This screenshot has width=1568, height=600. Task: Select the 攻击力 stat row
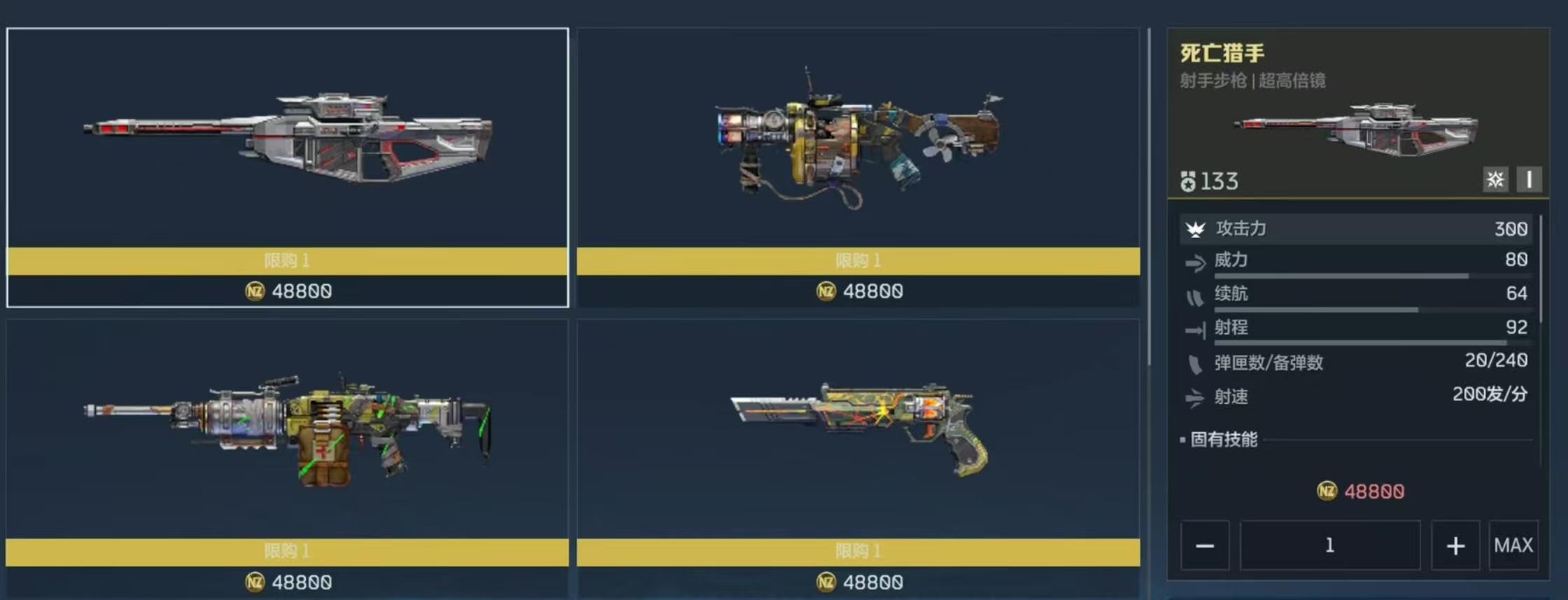pyautogui.click(x=1356, y=229)
